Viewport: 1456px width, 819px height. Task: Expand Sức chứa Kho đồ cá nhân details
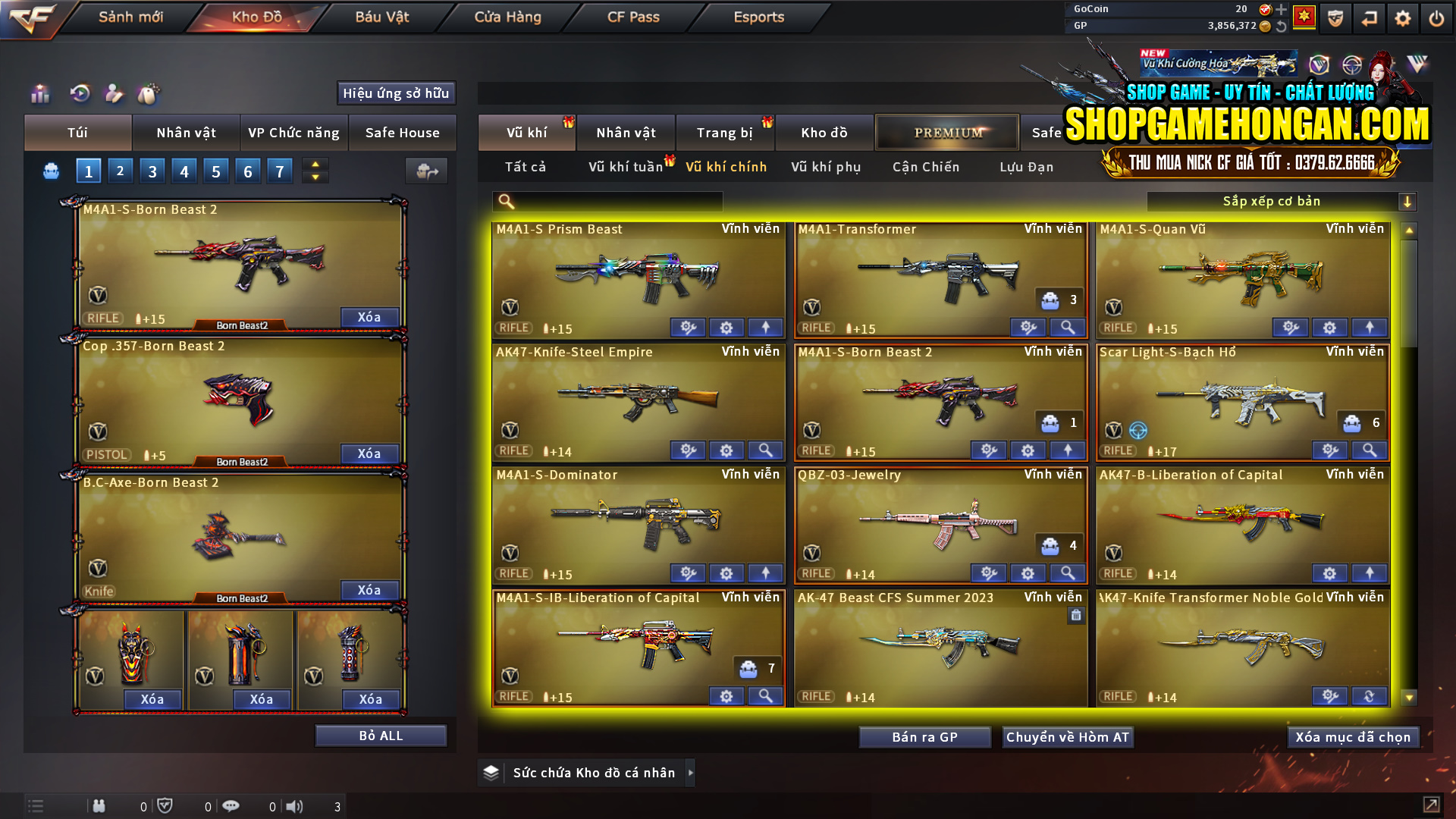coord(691,773)
